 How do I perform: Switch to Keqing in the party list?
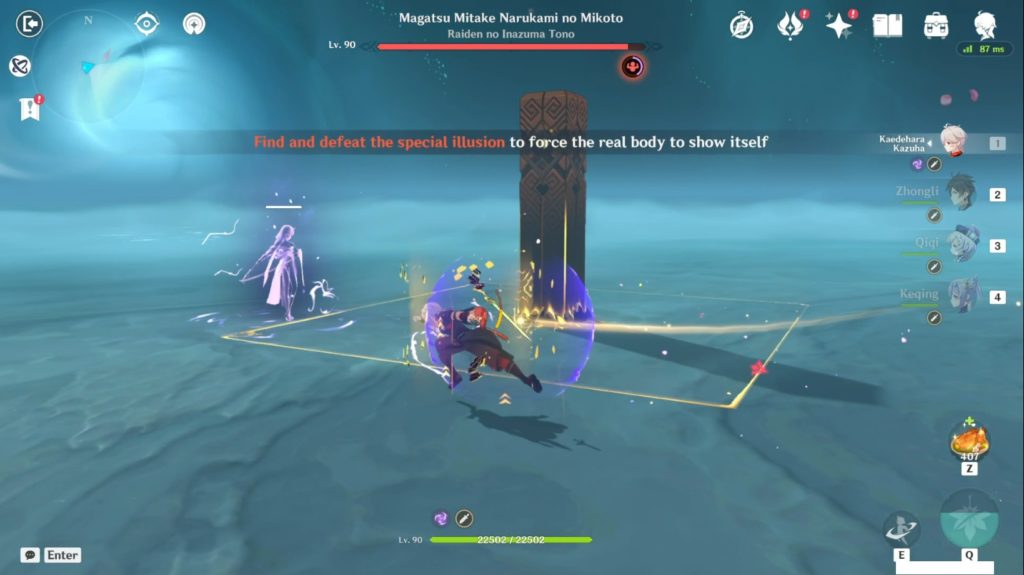pos(962,296)
